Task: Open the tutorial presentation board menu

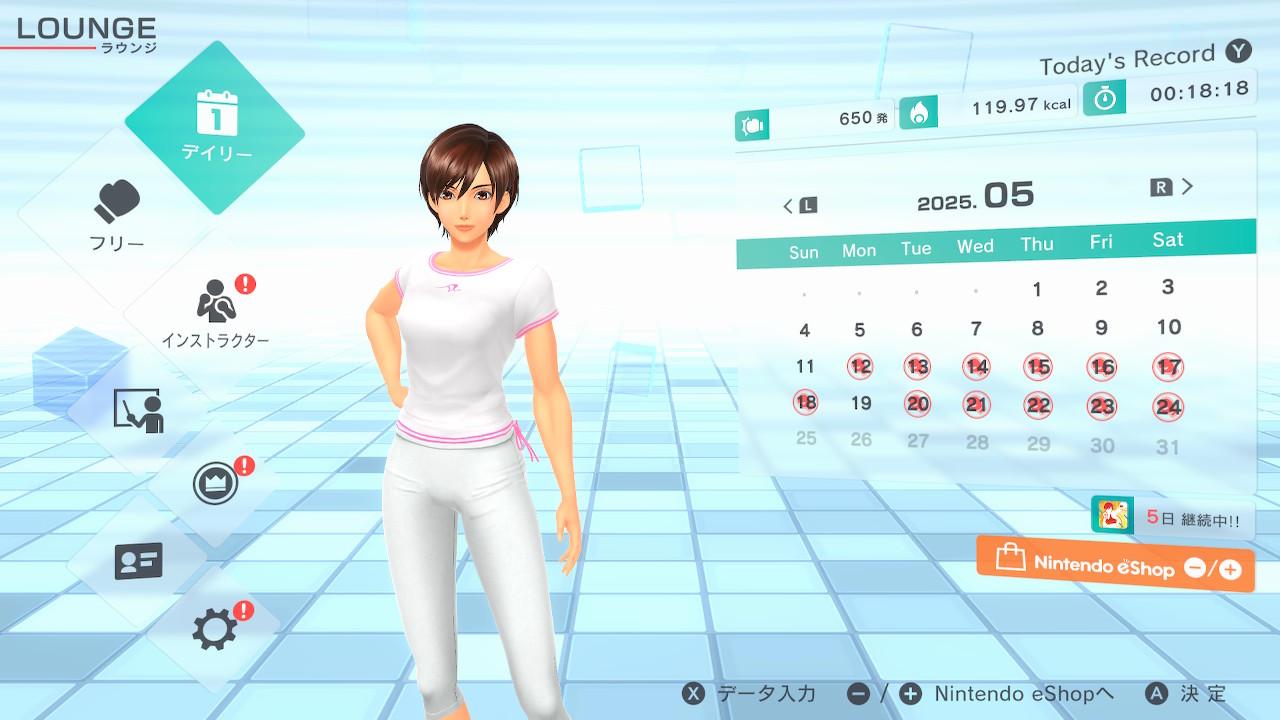Action: [138, 409]
